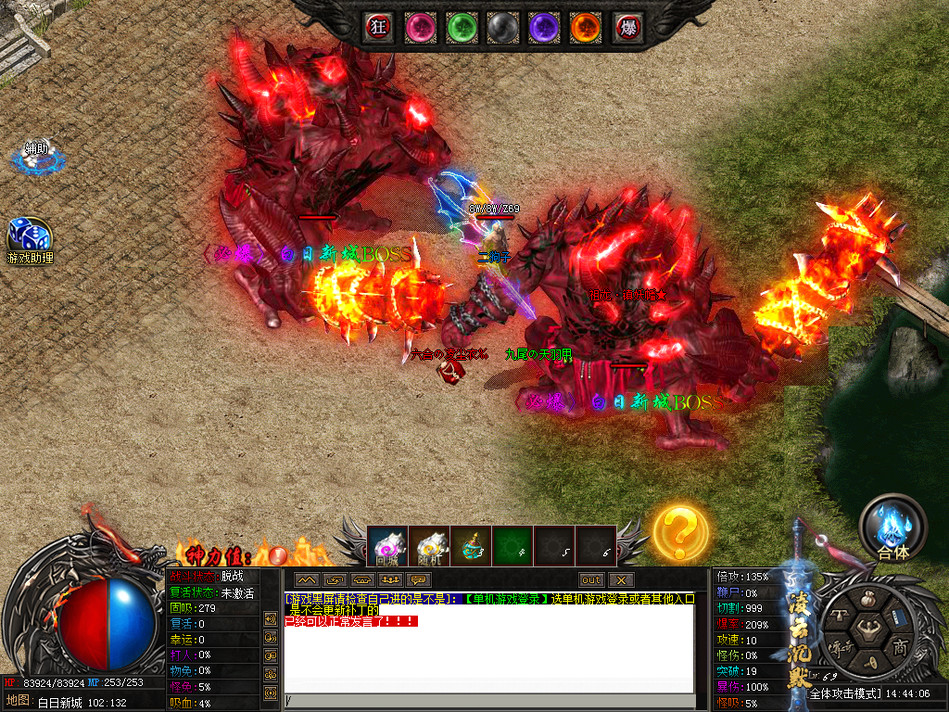Use the 随机 teleport scroll in hotbar
This screenshot has width=949, height=712.
(x=429, y=545)
